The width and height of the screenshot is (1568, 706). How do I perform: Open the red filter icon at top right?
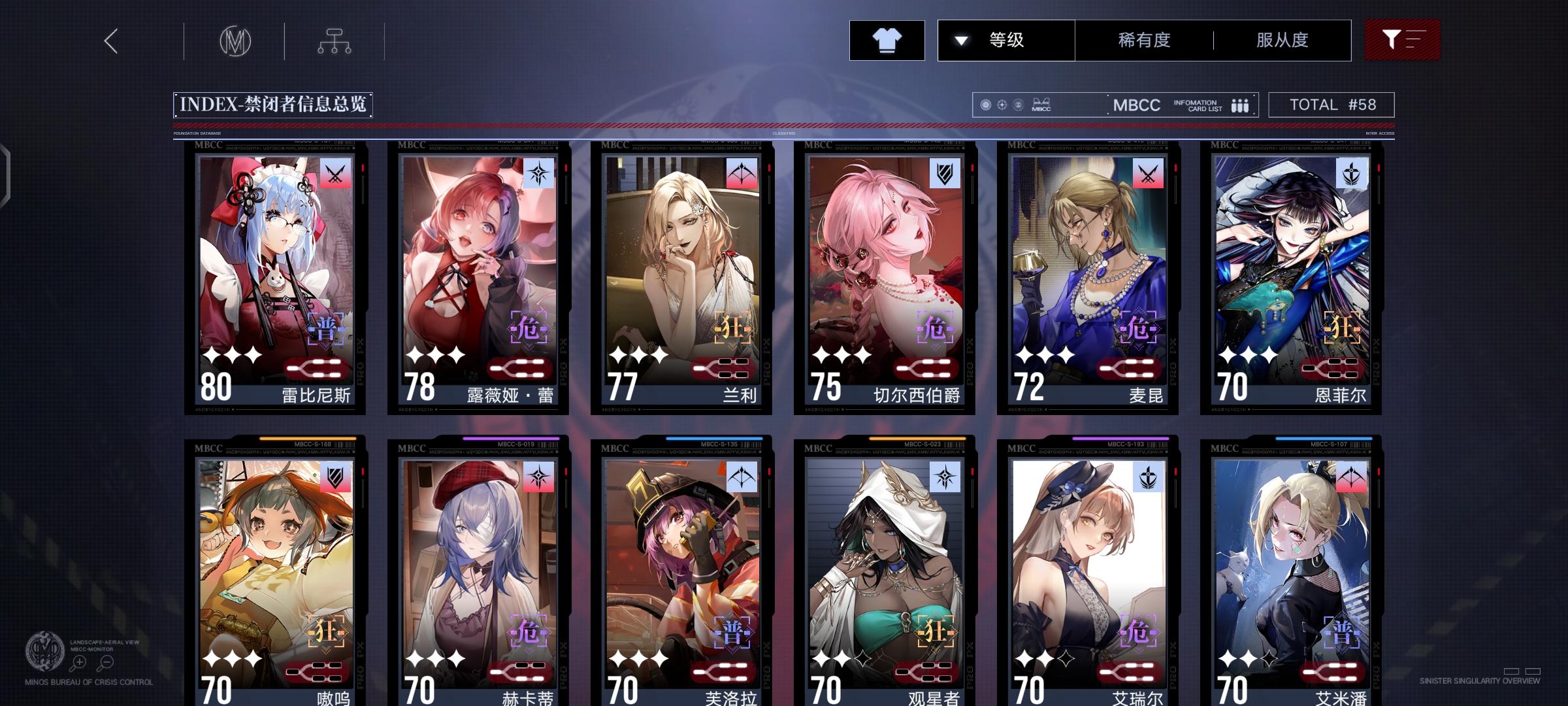1401,40
